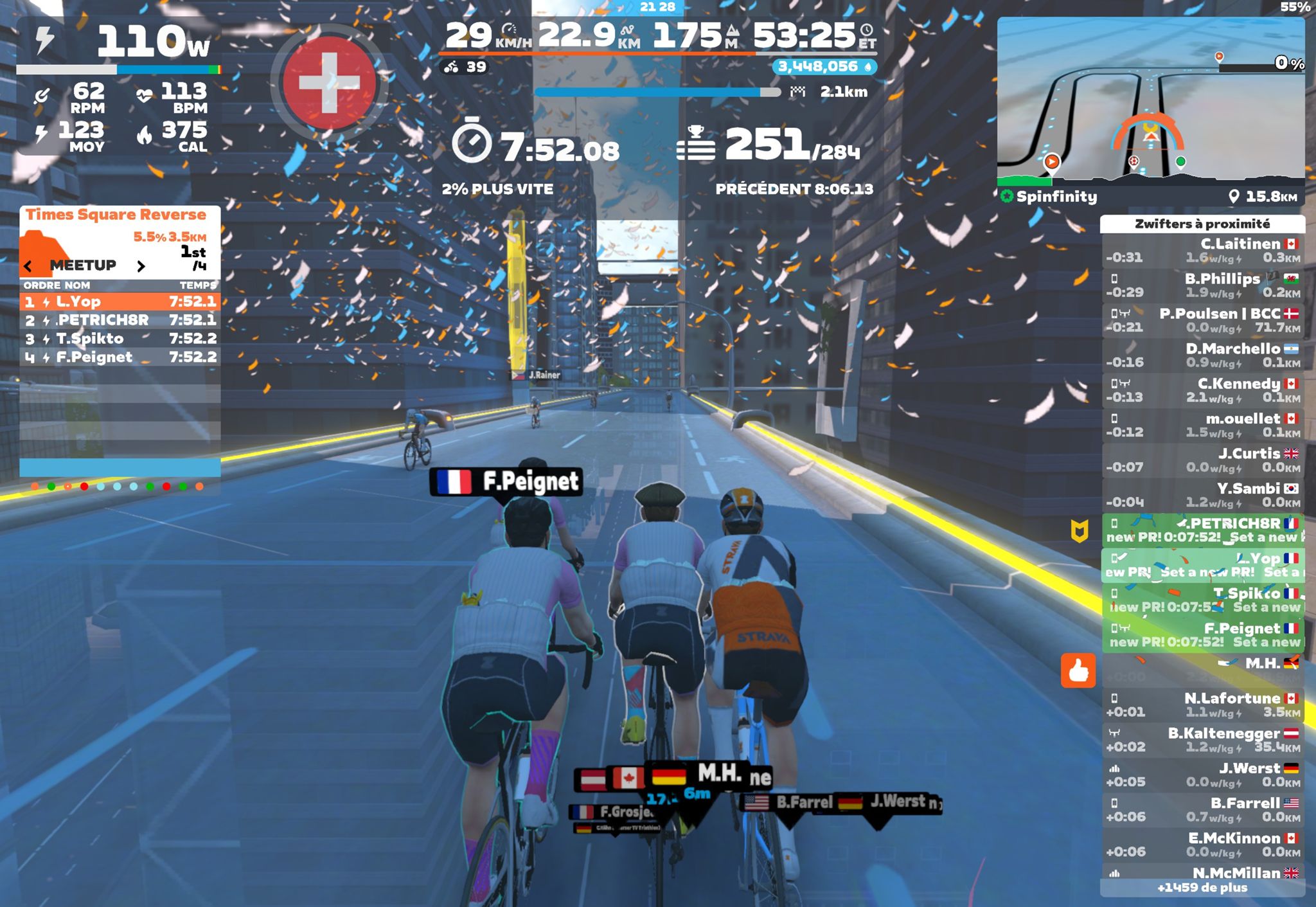Click the left arrow beside MEETUP
Viewport: 1316px width, 907px height.
point(28,265)
